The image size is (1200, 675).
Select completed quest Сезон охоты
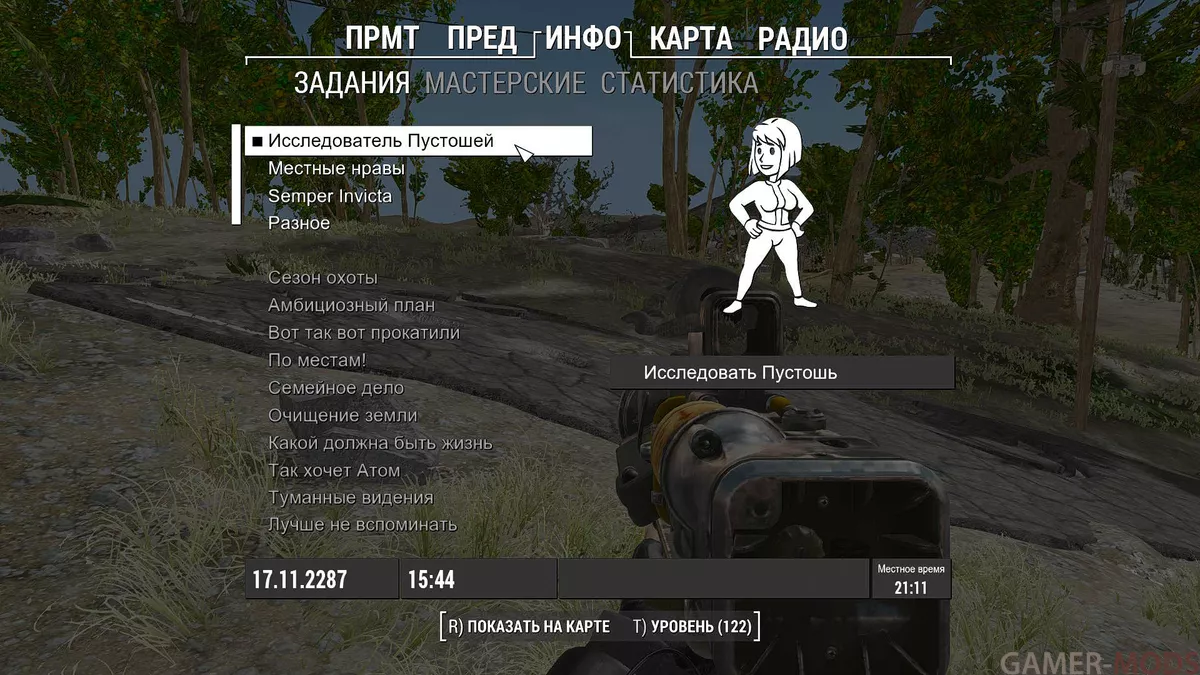pyautogui.click(x=323, y=278)
